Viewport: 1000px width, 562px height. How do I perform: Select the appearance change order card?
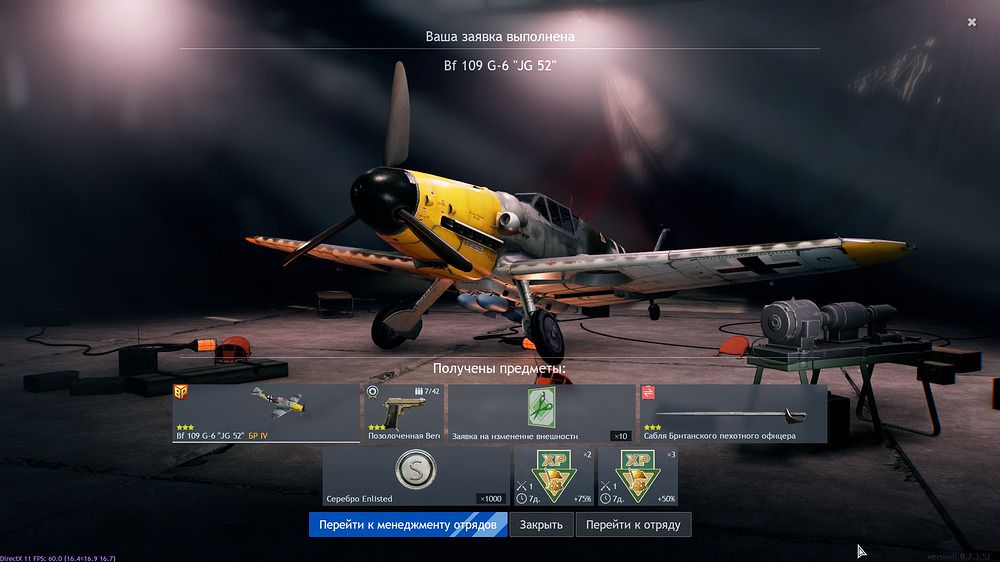(x=541, y=413)
